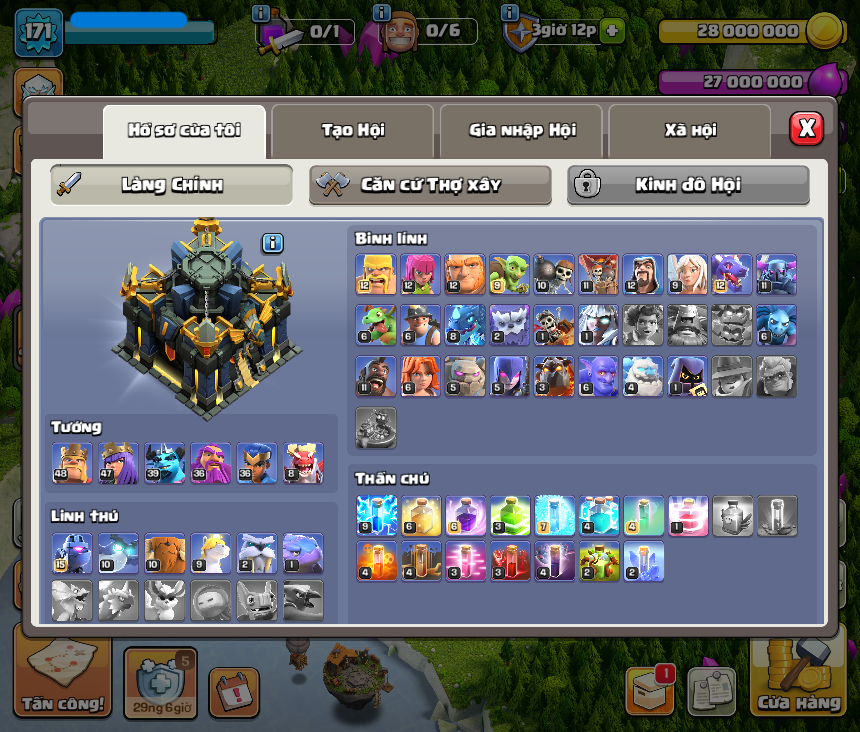Switch to Căn cứ Thợ xây
860x732 pixels.
[430, 185]
